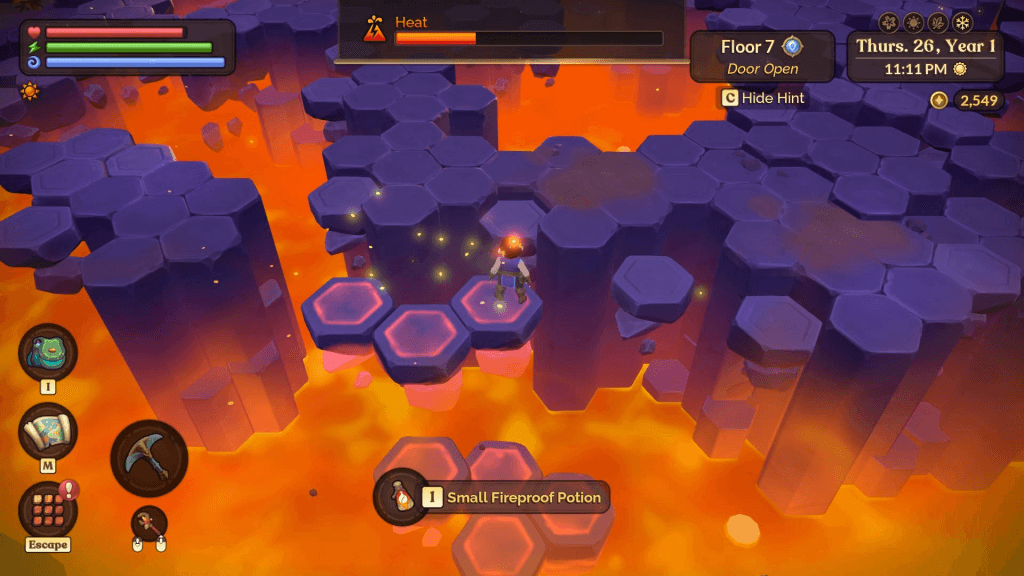Viewport: 1024px width, 576px height.
Task: Select the winter snowflake season icon
Action: point(962,22)
